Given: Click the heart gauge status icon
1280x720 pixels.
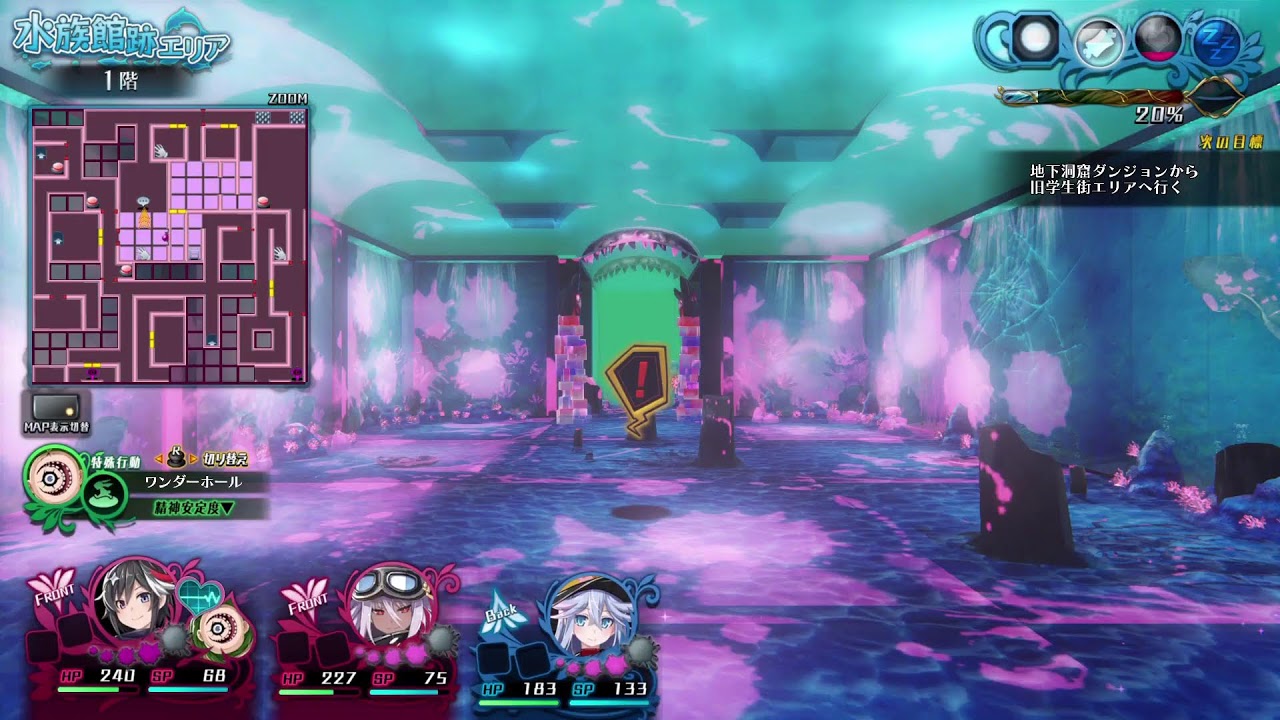Looking at the screenshot, I should coord(1158,41).
